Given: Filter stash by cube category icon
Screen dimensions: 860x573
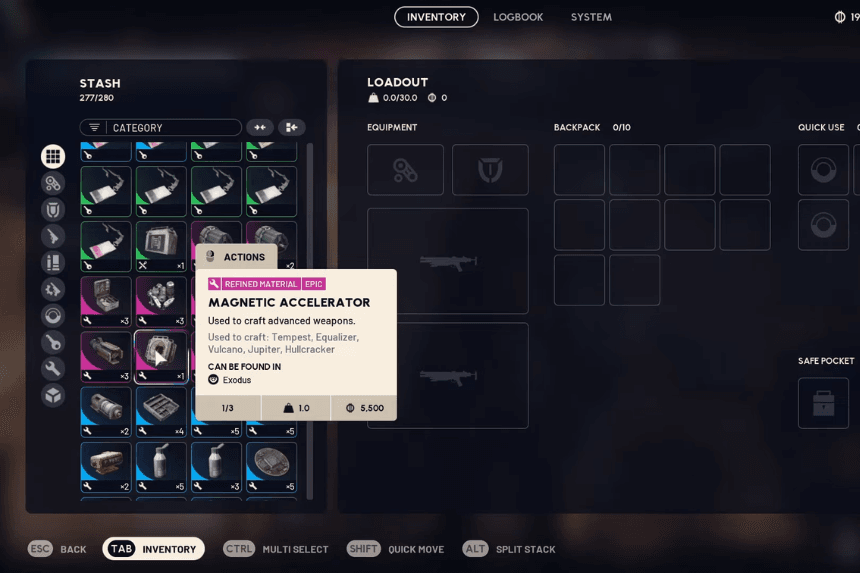Looking at the screenshot, I should pos(53,395).
